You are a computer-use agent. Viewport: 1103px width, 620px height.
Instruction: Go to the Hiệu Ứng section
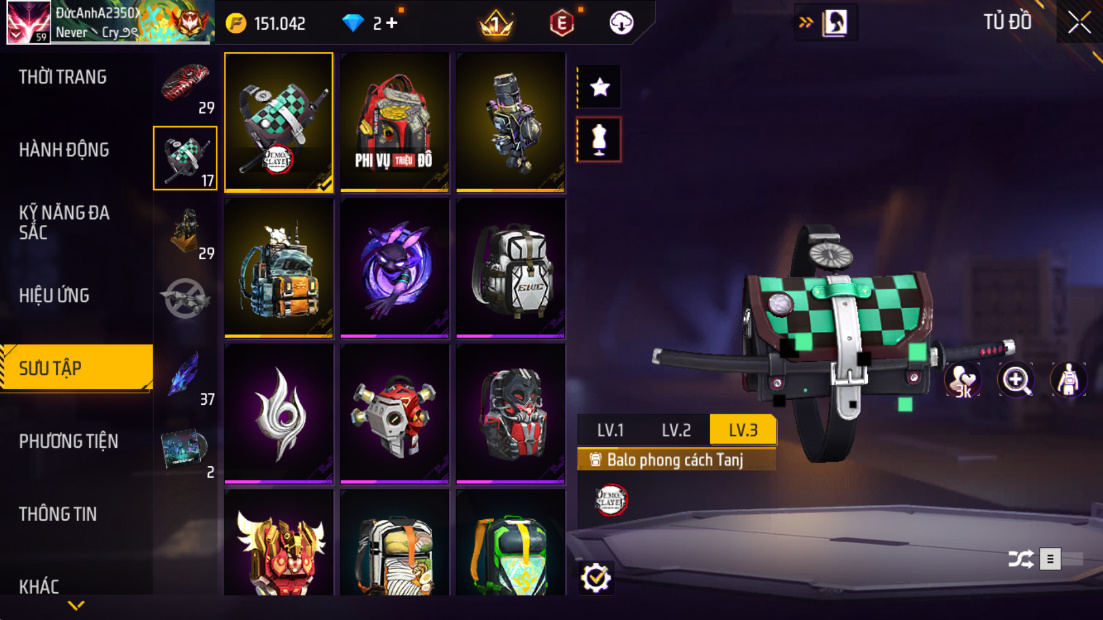(x=54, y=295)
